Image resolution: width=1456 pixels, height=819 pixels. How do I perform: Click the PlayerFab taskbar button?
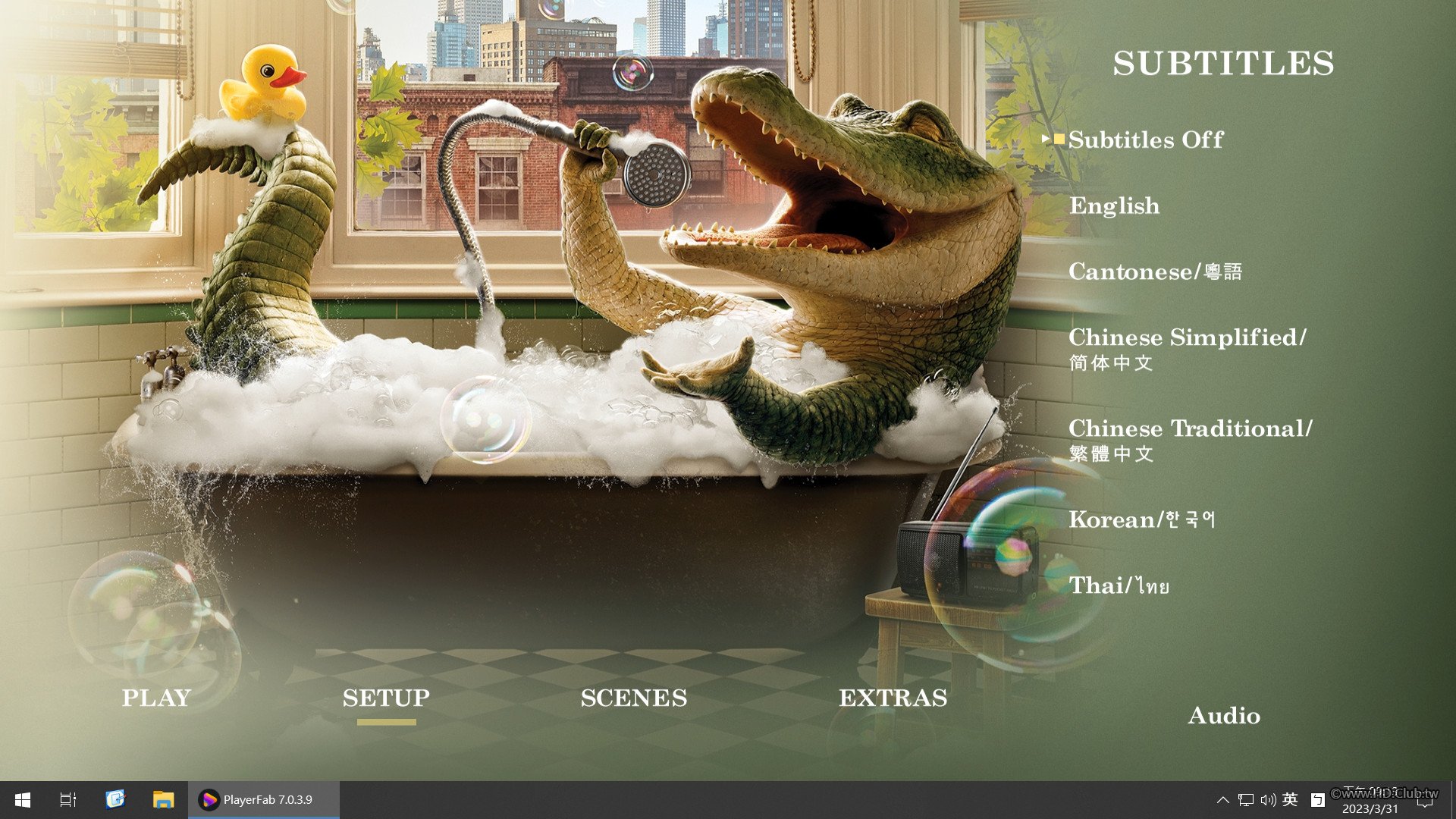(263, 799)
